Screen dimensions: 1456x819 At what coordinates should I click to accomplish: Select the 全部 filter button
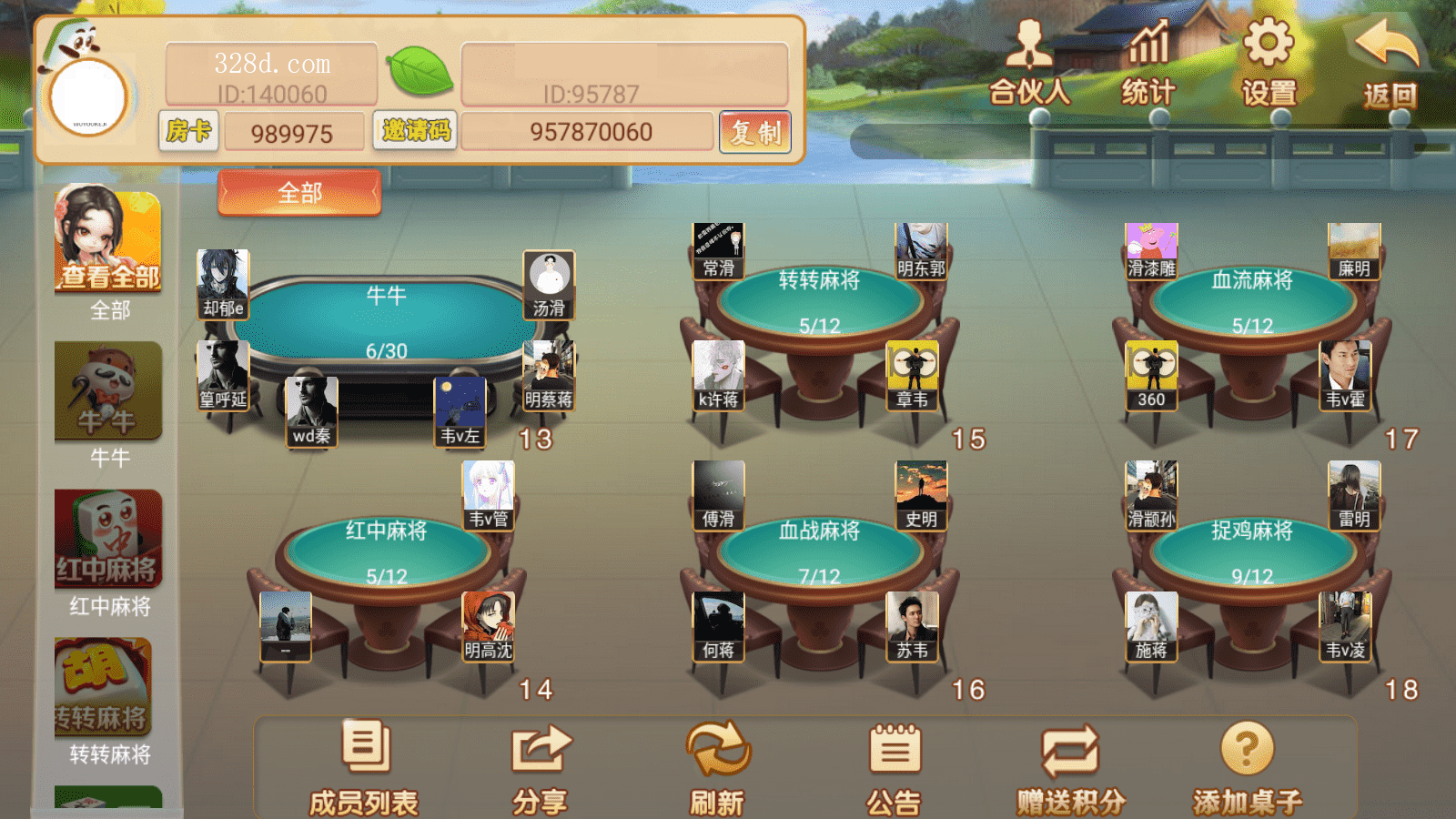coord(299,193)
